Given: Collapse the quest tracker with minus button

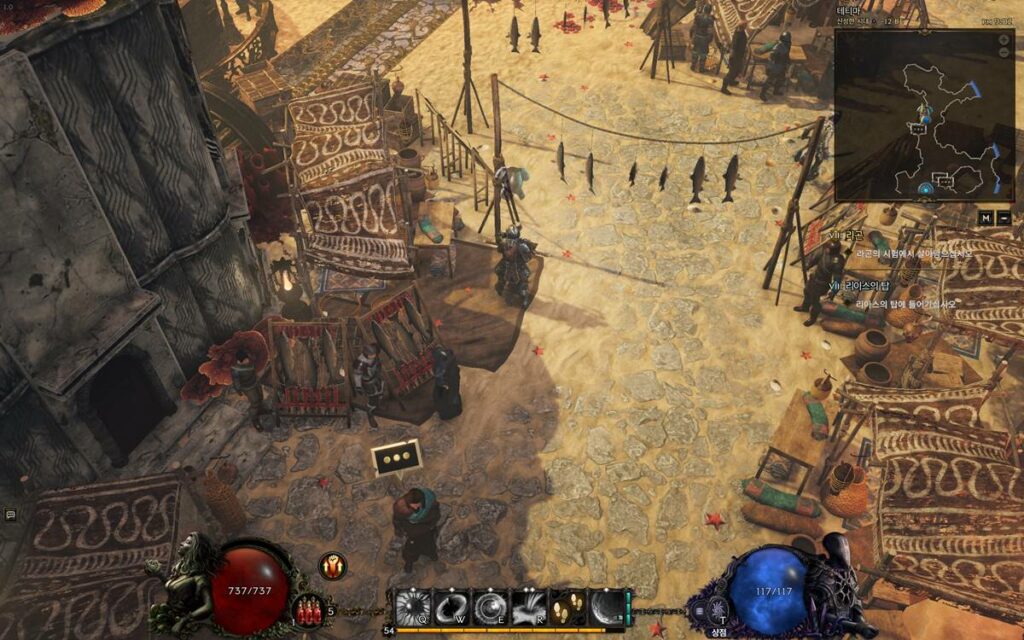Looking at the screenshot, I should pos(1004,217).
